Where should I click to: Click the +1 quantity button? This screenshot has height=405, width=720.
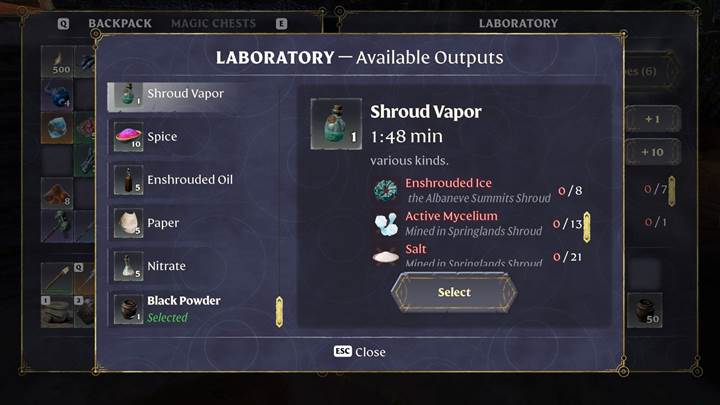pos(652,120)
